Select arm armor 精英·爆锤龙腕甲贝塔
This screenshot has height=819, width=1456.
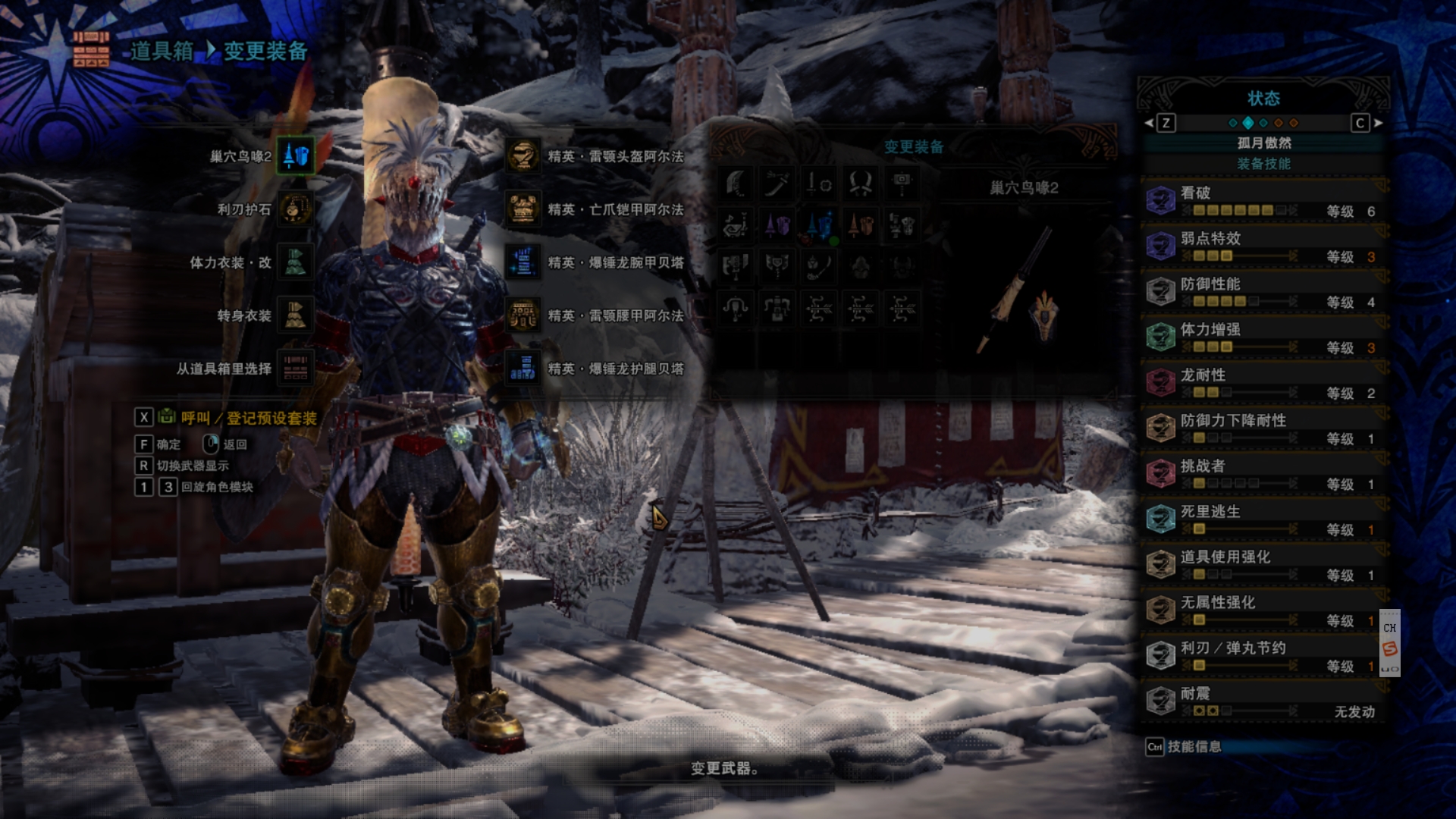pyautogui.click(x=523, y=262)
